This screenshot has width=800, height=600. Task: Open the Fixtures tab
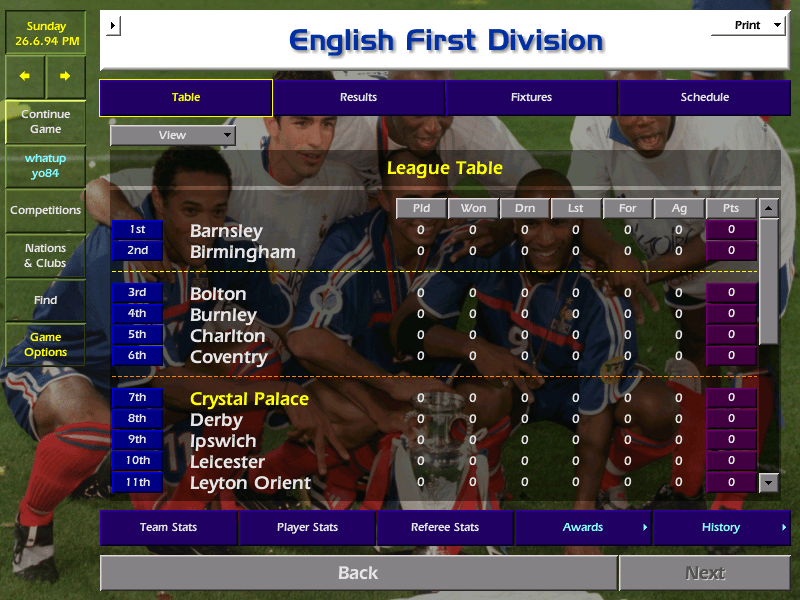click(531, 97)
